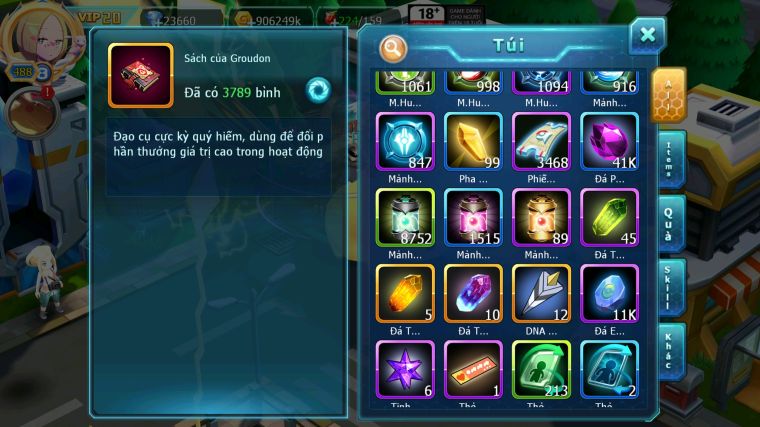The image size is (760, 427).
Task: Choose the ticket item showing 3468
Action: [x=541, y=140]
